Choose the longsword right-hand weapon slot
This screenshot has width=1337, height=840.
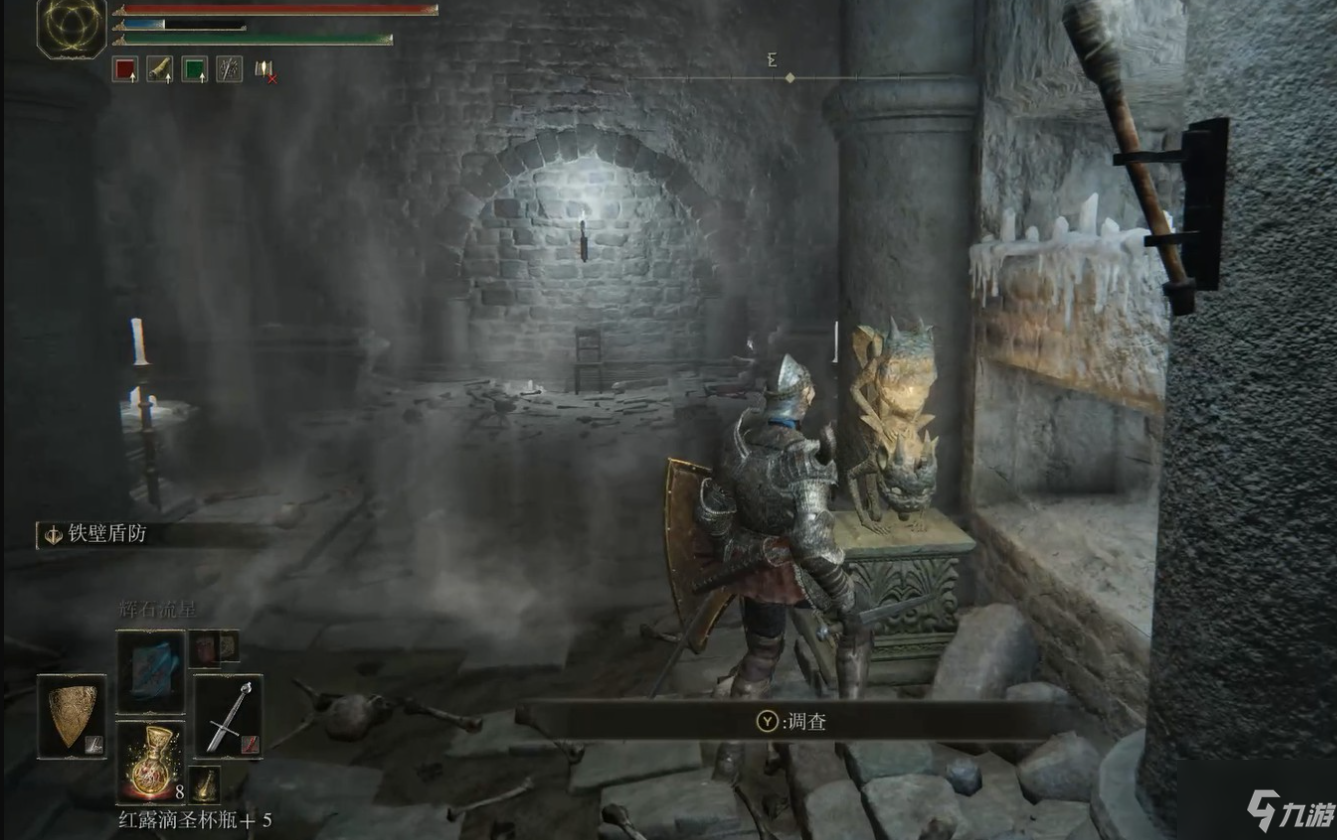tap(228, 716)
